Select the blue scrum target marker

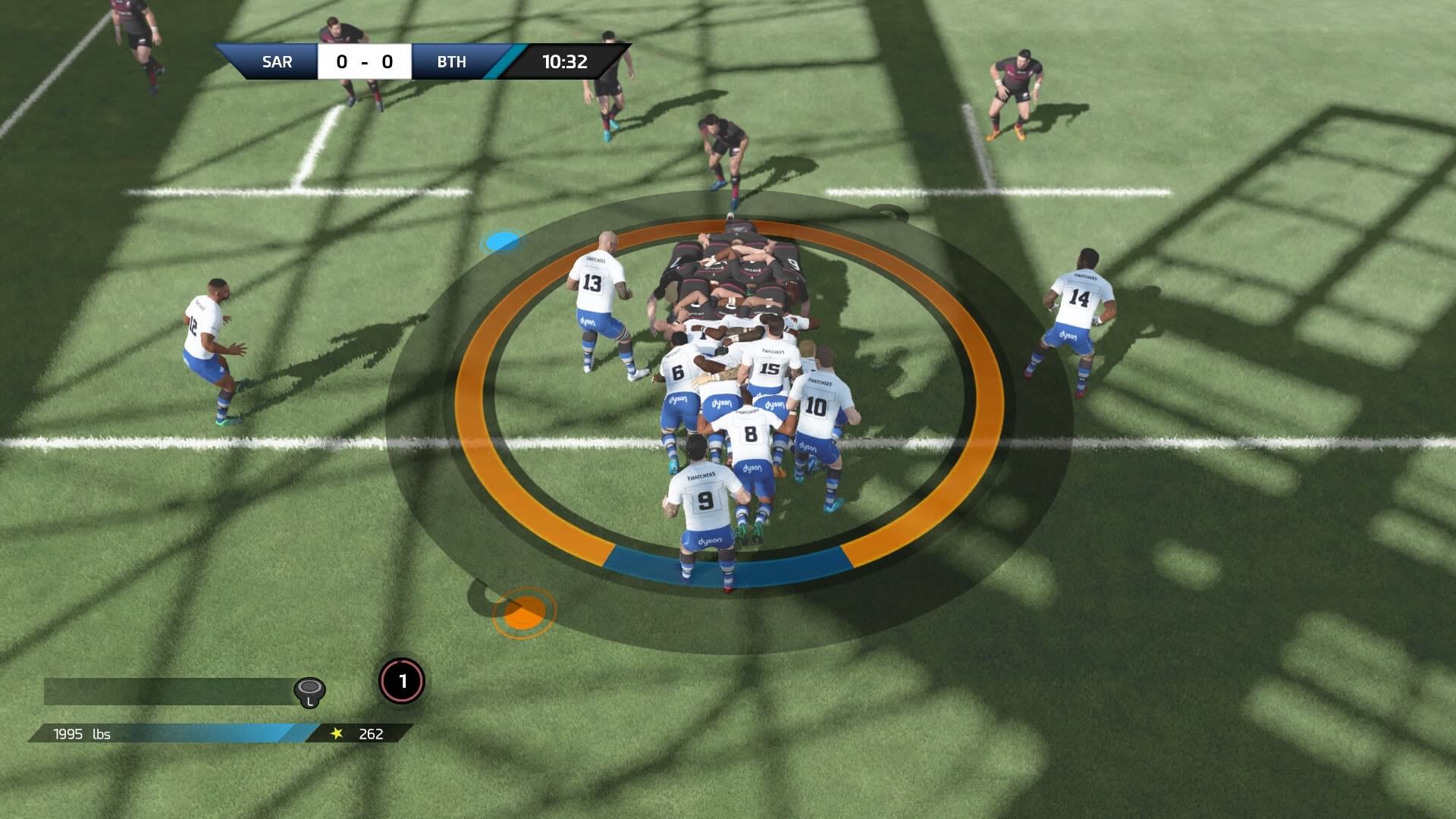click(x=501, y=242)
